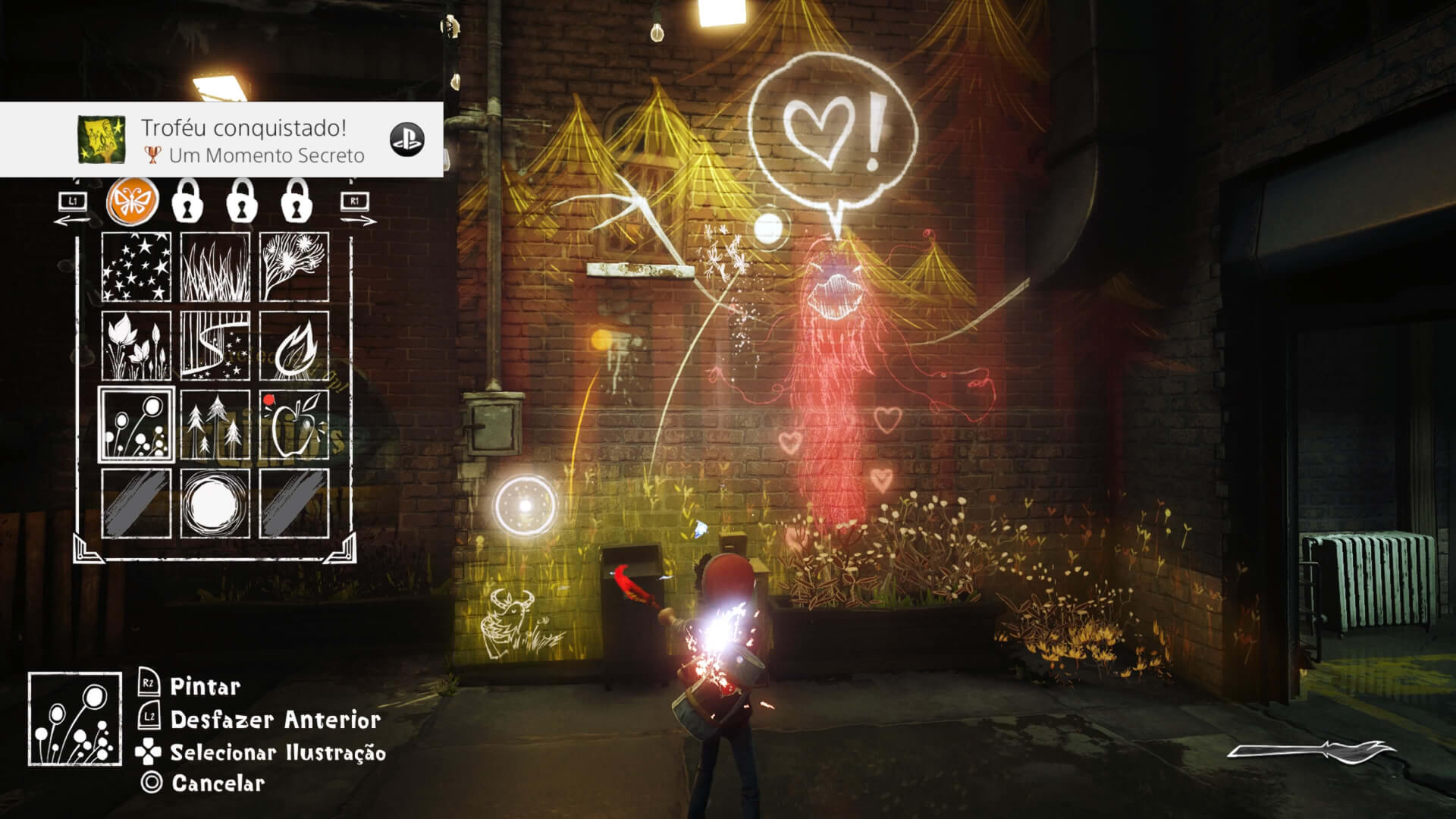Select the starry sky illustration

coord(136,267)
